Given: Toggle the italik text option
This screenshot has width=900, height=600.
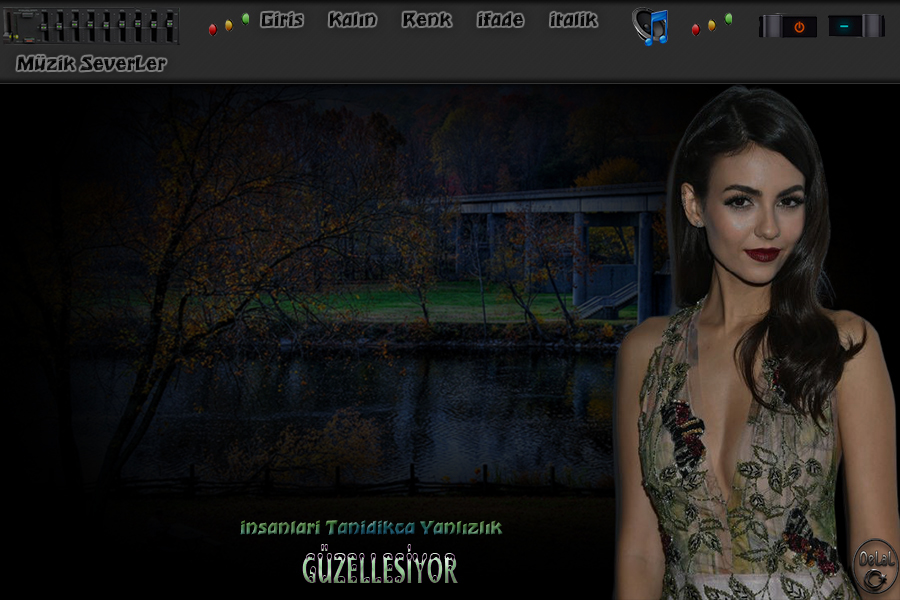Looking at the screenshot, I should (x=573, y=20).
